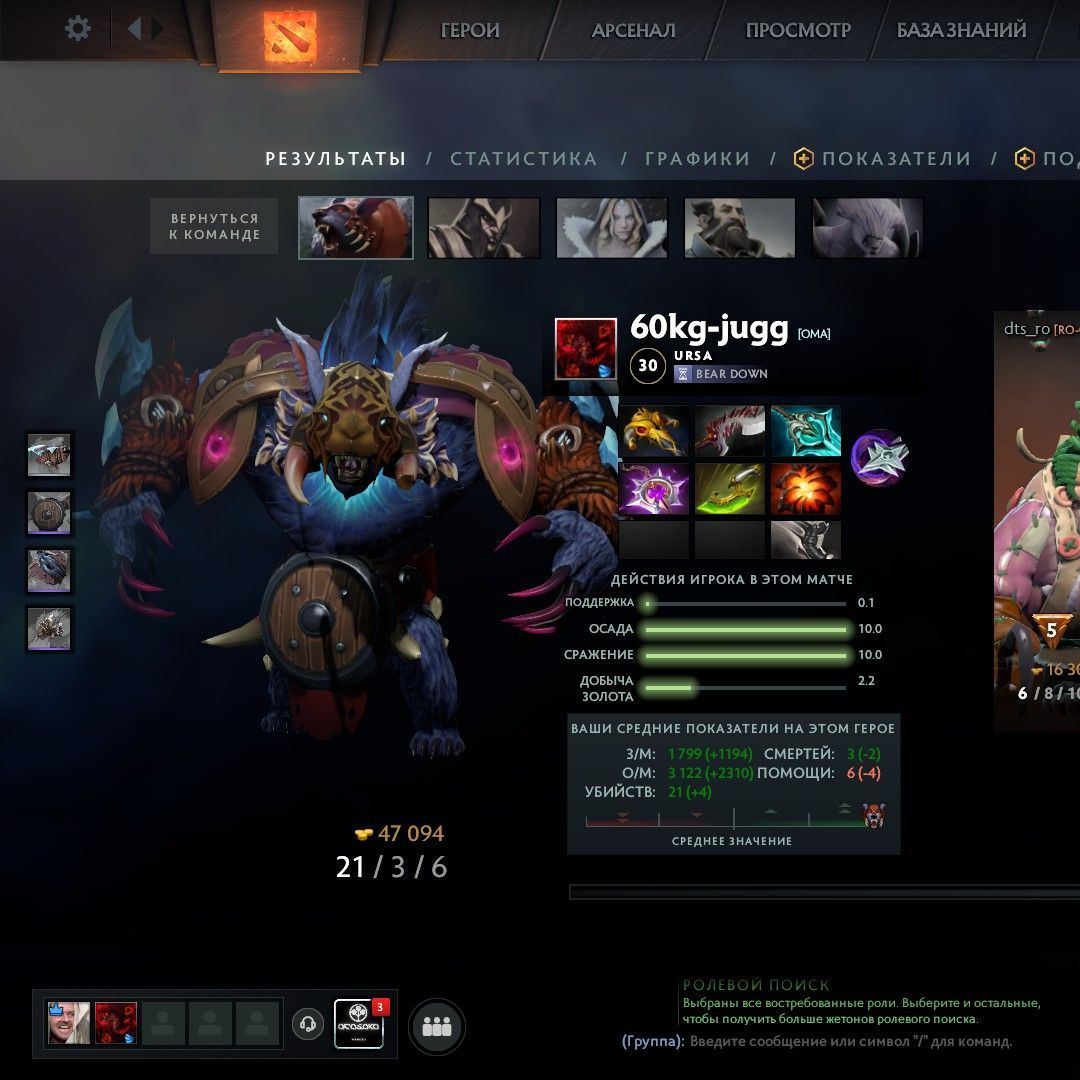
Task: Click the green Butterfly item icon
Action: click(730, 489)
